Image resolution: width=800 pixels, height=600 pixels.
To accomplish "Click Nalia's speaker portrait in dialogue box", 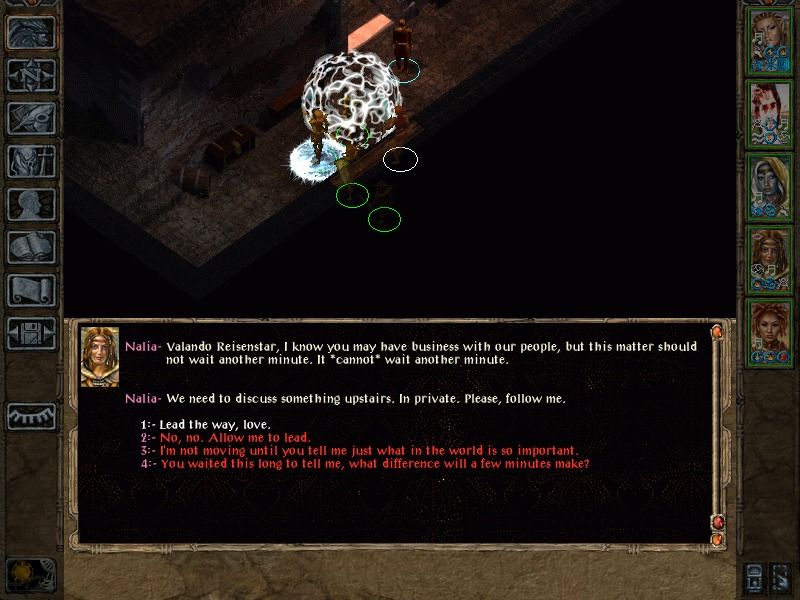I will point(99,357).
